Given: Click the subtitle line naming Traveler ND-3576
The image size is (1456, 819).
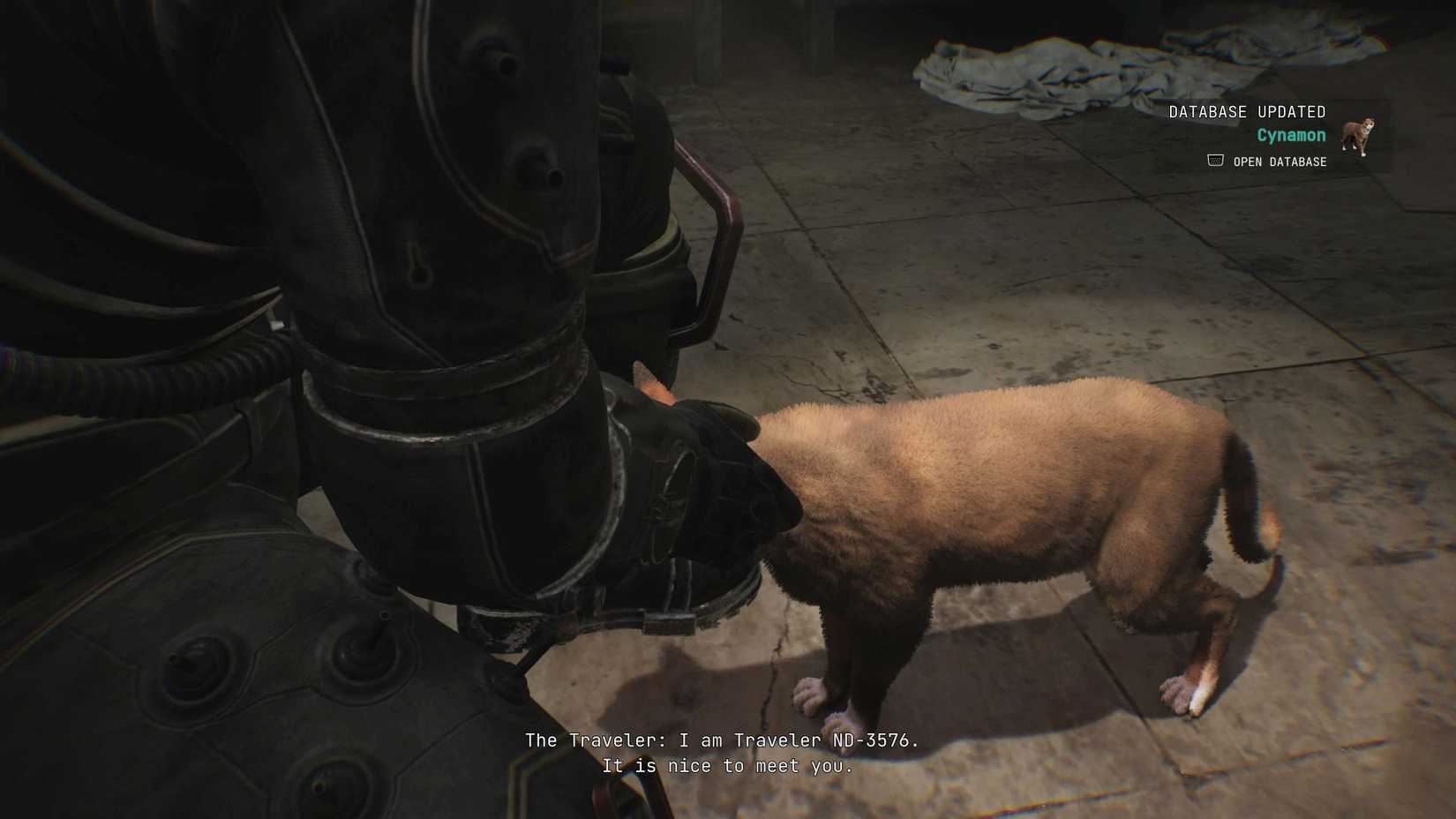Looking at the screenshot, I should [724, 740].
